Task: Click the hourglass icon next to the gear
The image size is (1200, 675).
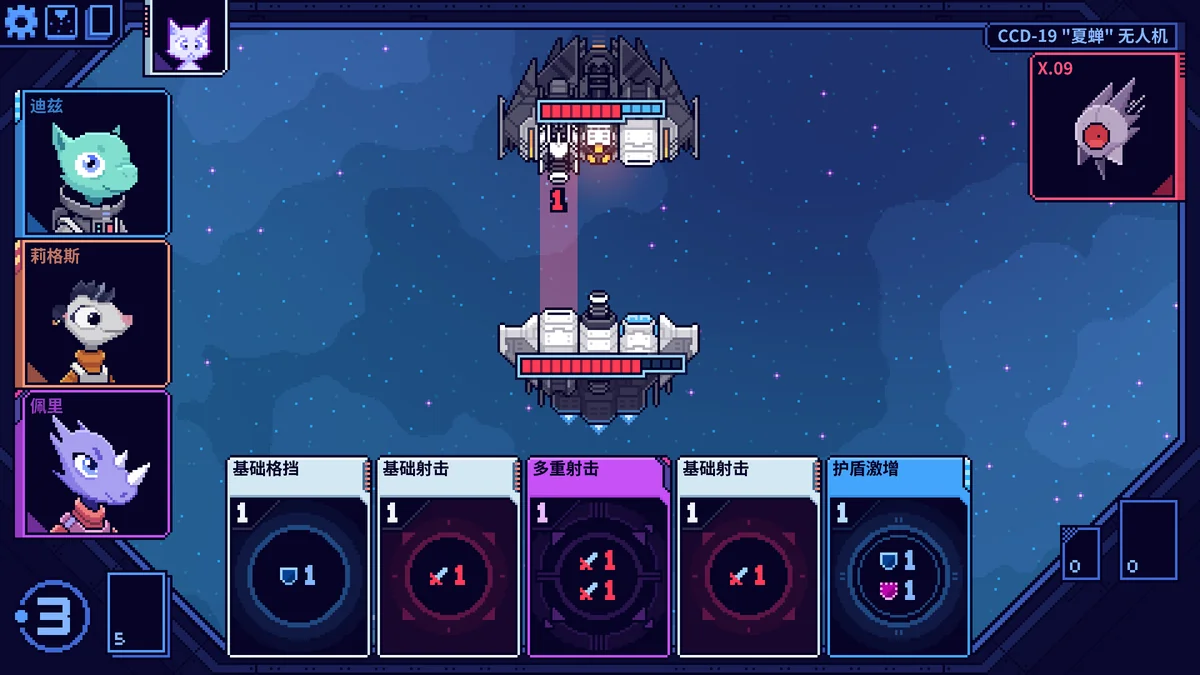Action: pyautogui.click(x=60, y=22)
